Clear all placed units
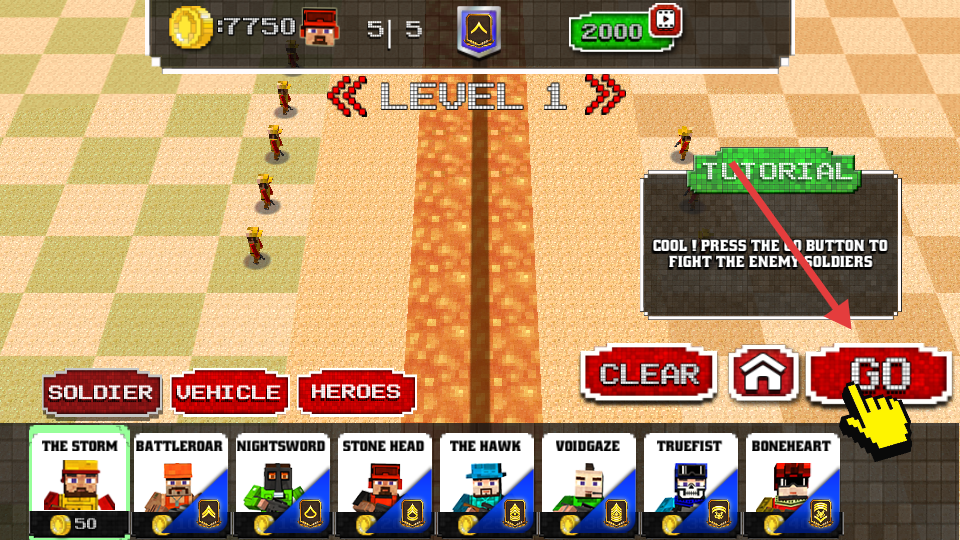 [x=650, y=374]
